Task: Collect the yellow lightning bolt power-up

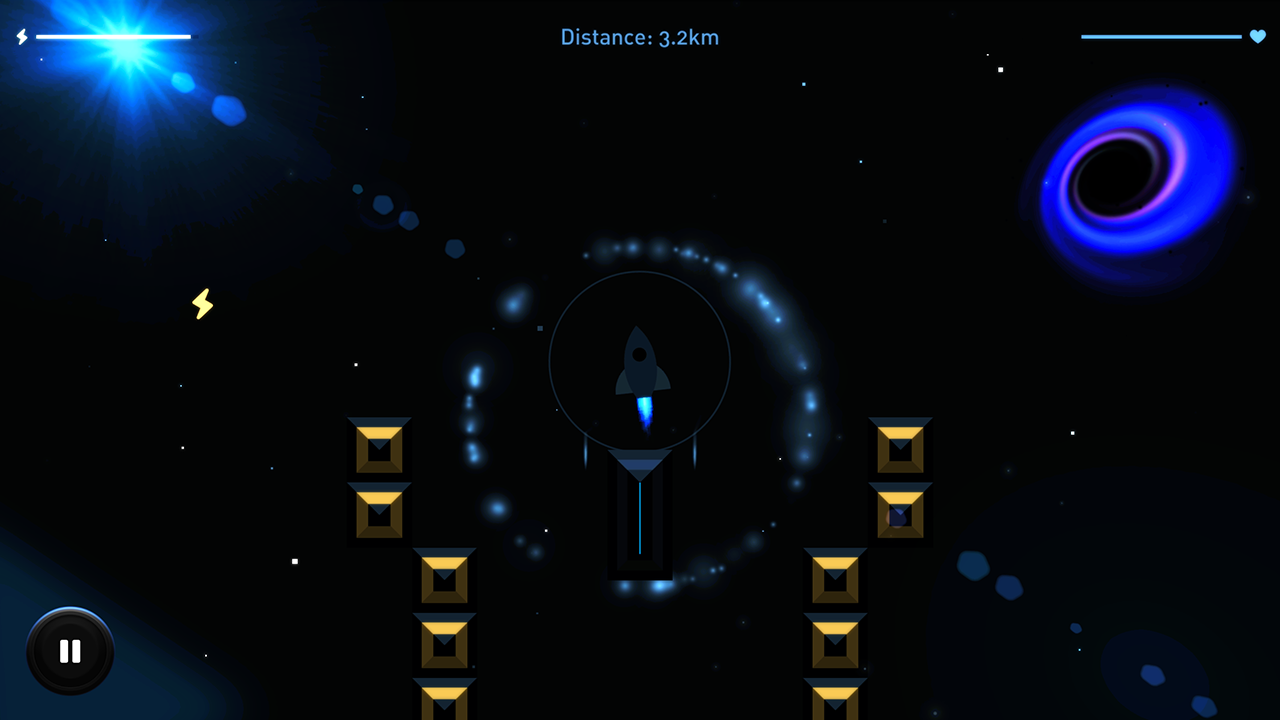Action: coord(201,303)
